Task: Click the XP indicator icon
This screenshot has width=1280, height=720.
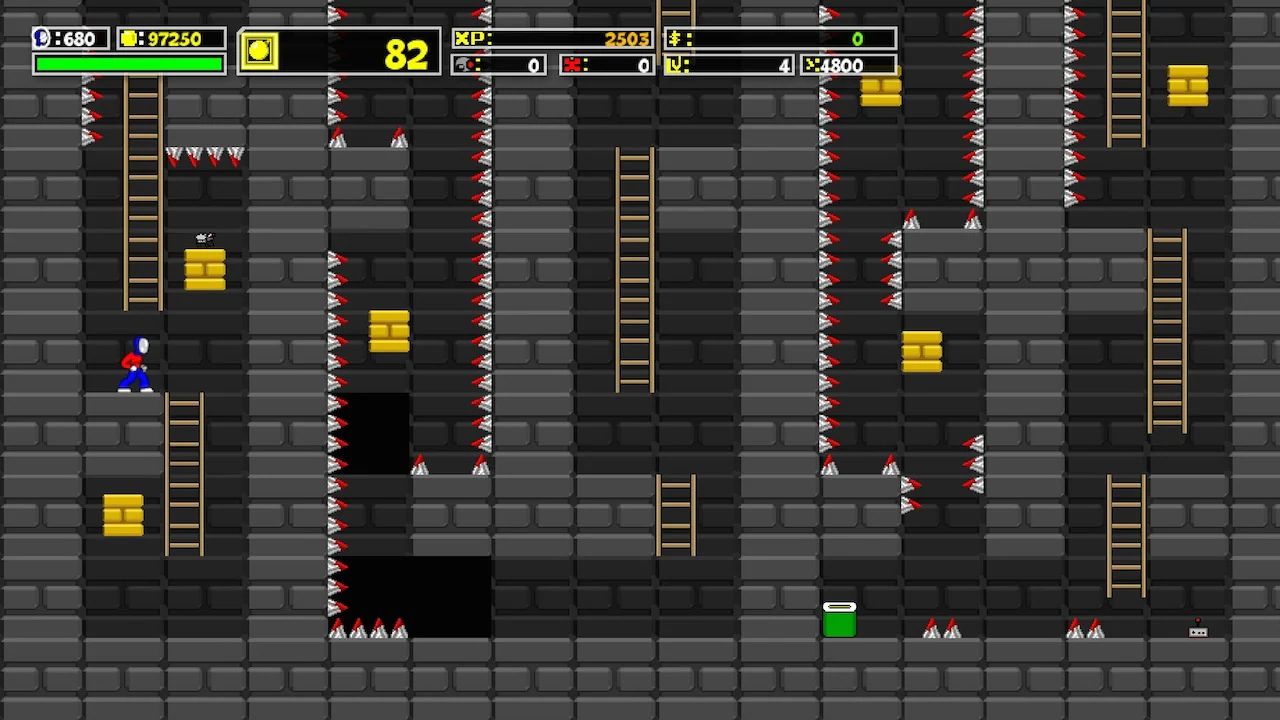Action: pos(470,38)
